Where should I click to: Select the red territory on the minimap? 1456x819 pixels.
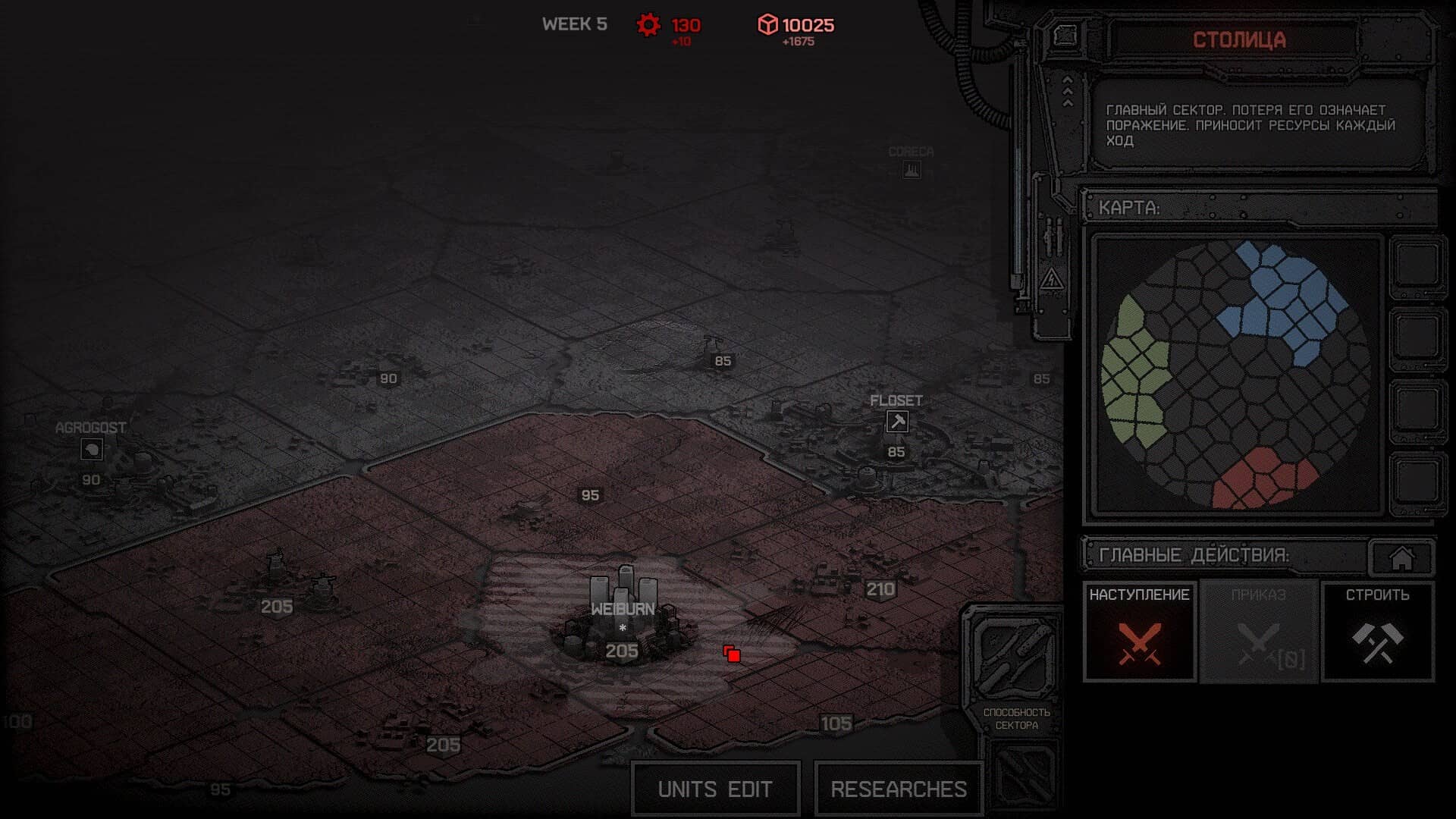tap(1261, 478)
